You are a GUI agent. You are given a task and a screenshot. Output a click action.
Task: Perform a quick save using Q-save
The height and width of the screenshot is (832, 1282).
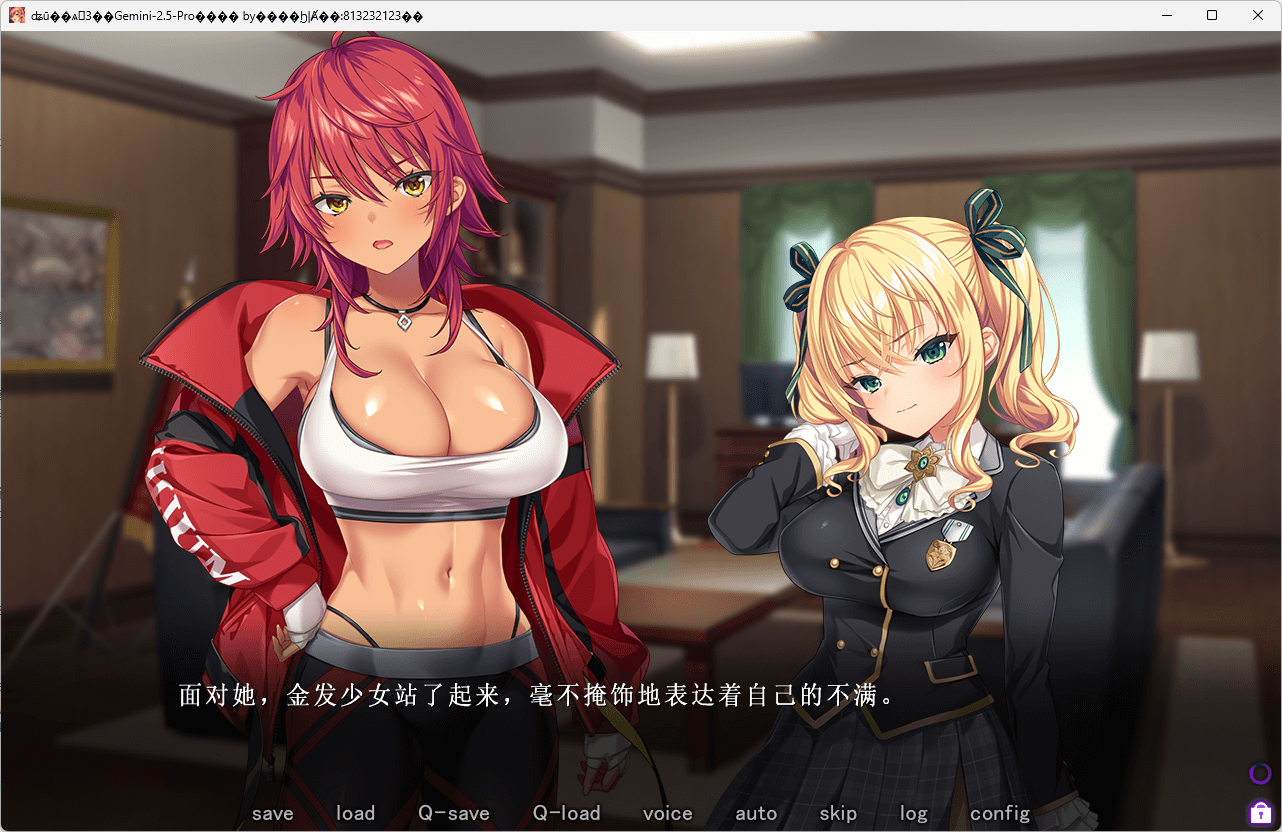point(453,813)
